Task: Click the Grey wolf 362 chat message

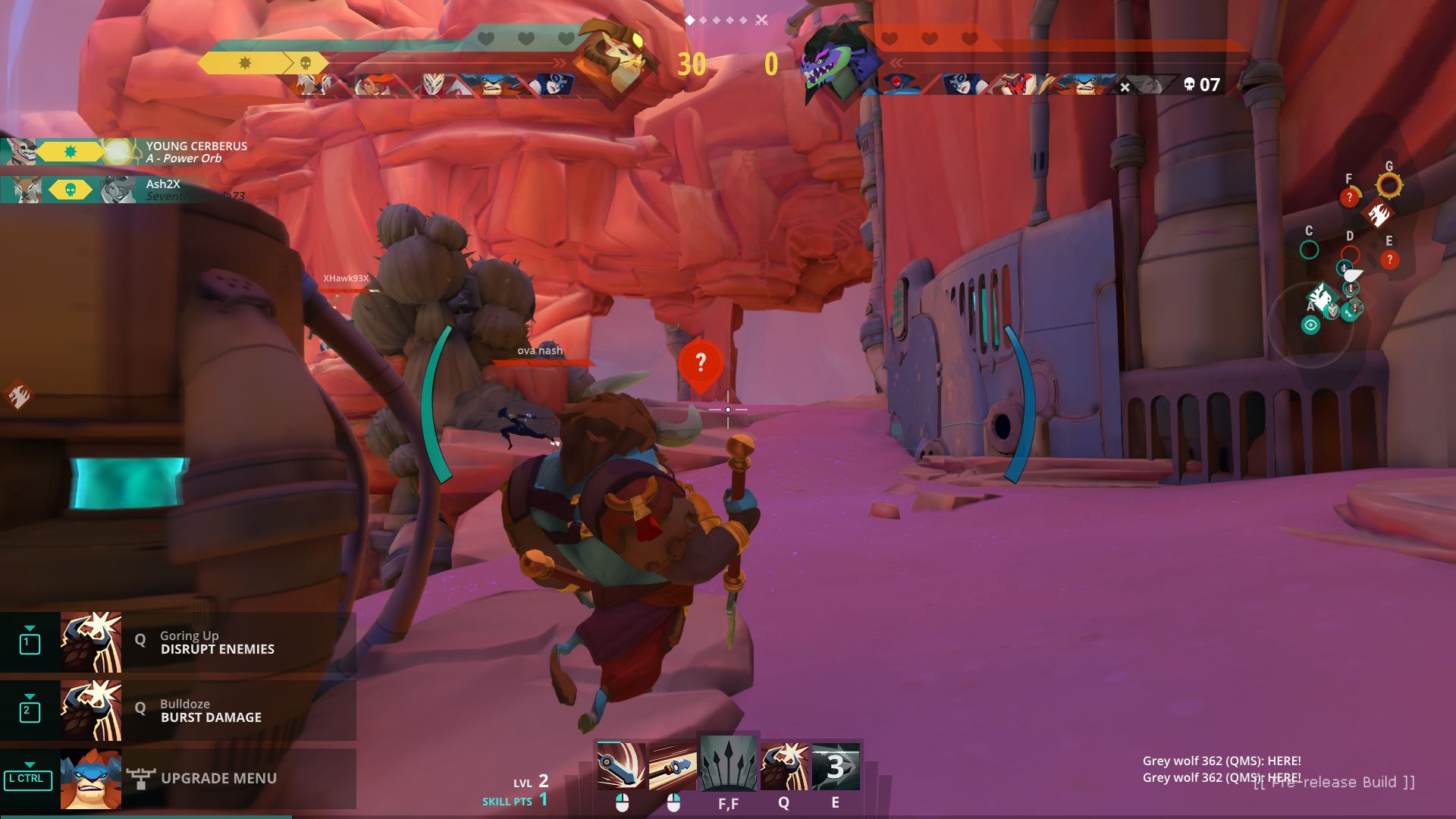Action: (x=1221, y=761)
